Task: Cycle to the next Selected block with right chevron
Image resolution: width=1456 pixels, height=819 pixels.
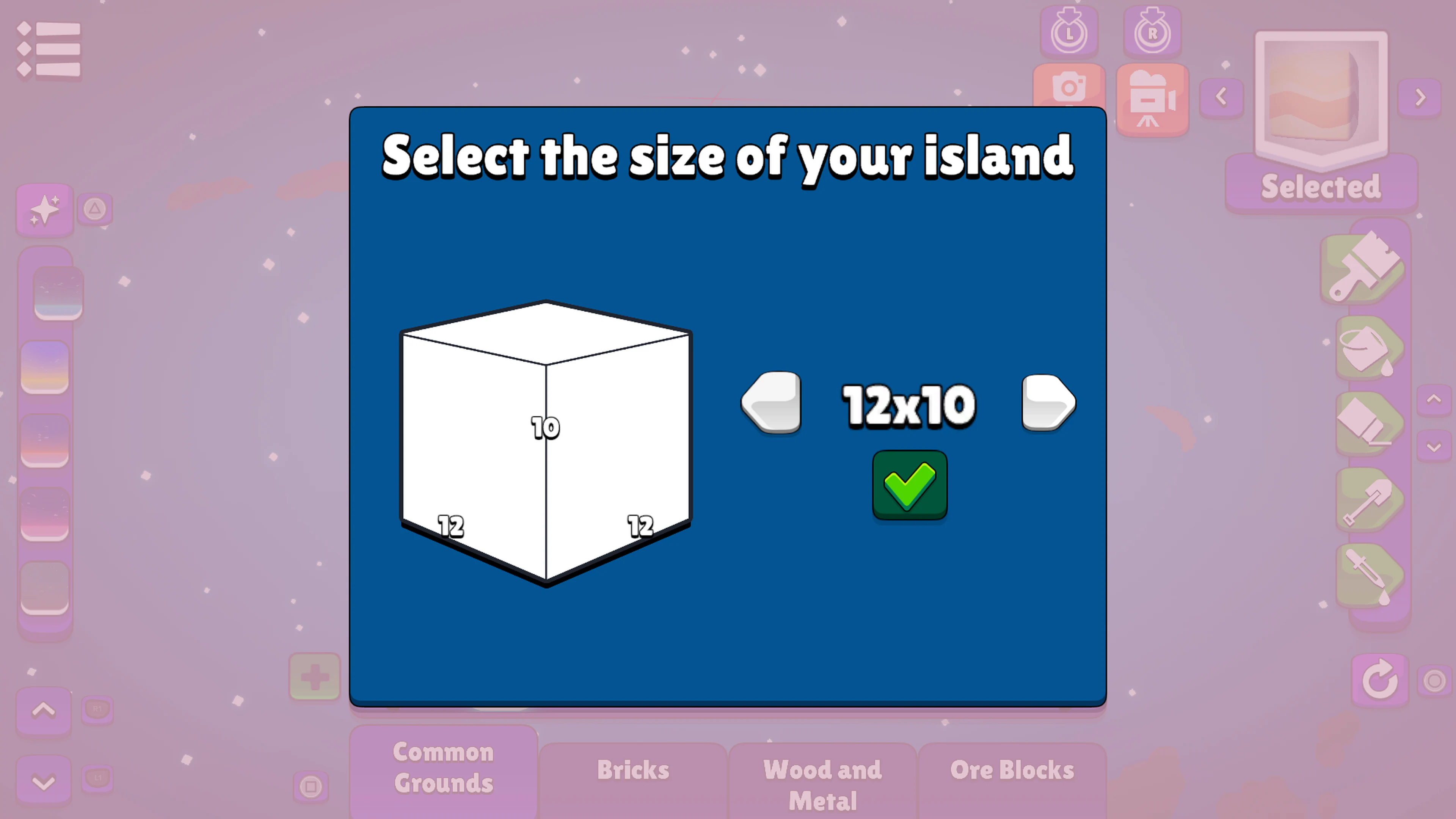Action: pyautogui.click(x=1420, y=98)
